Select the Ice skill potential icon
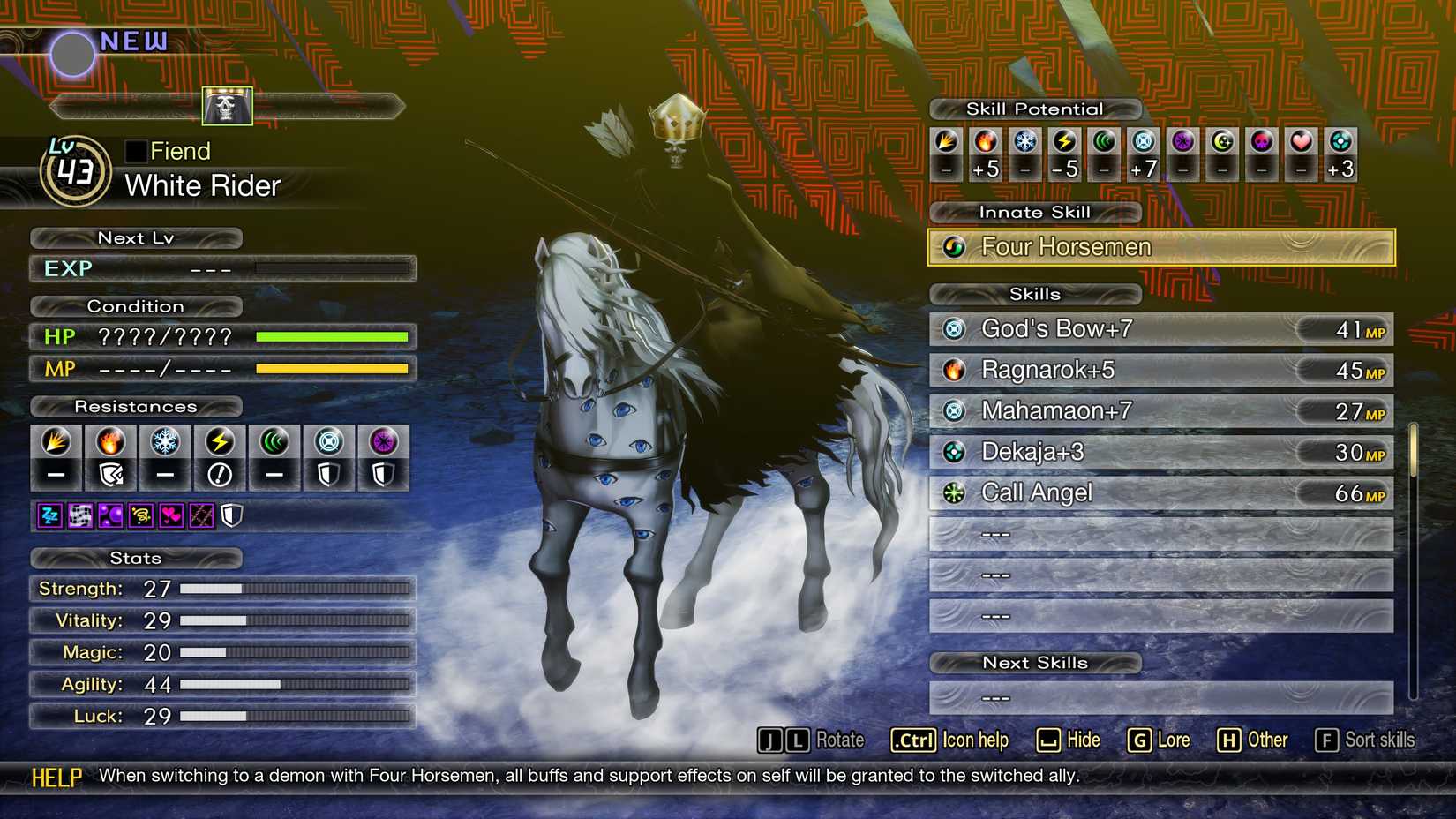Screen dimensions: 1456x819 1025,144
